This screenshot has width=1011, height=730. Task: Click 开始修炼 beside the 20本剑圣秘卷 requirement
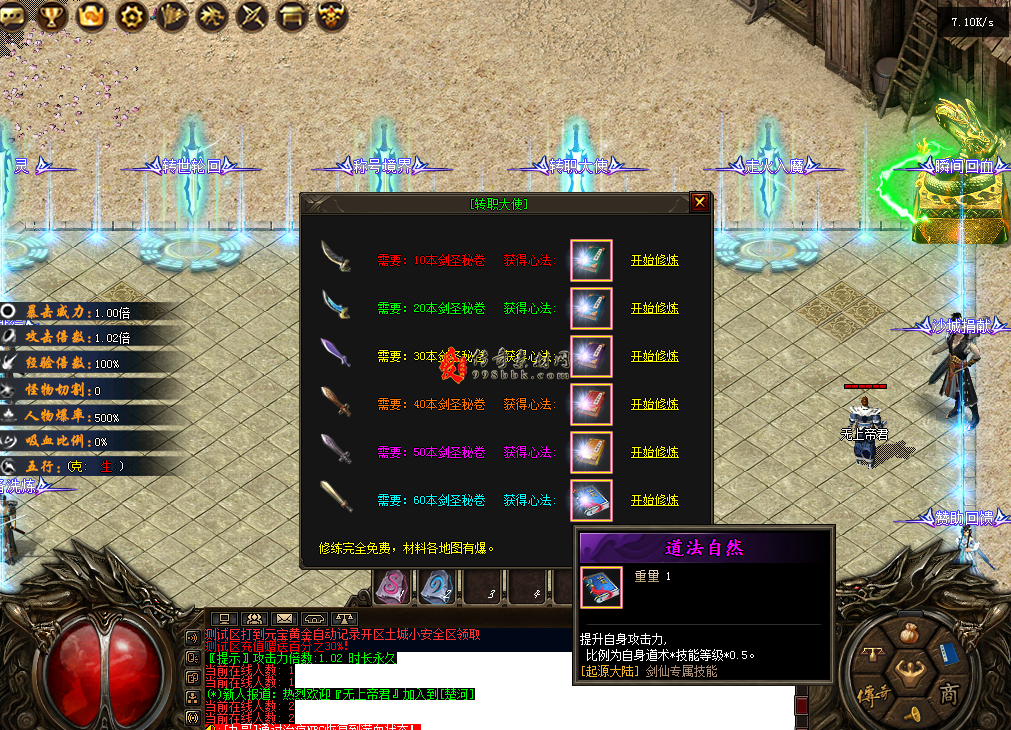pyautogui.click(x=654, y=308)
